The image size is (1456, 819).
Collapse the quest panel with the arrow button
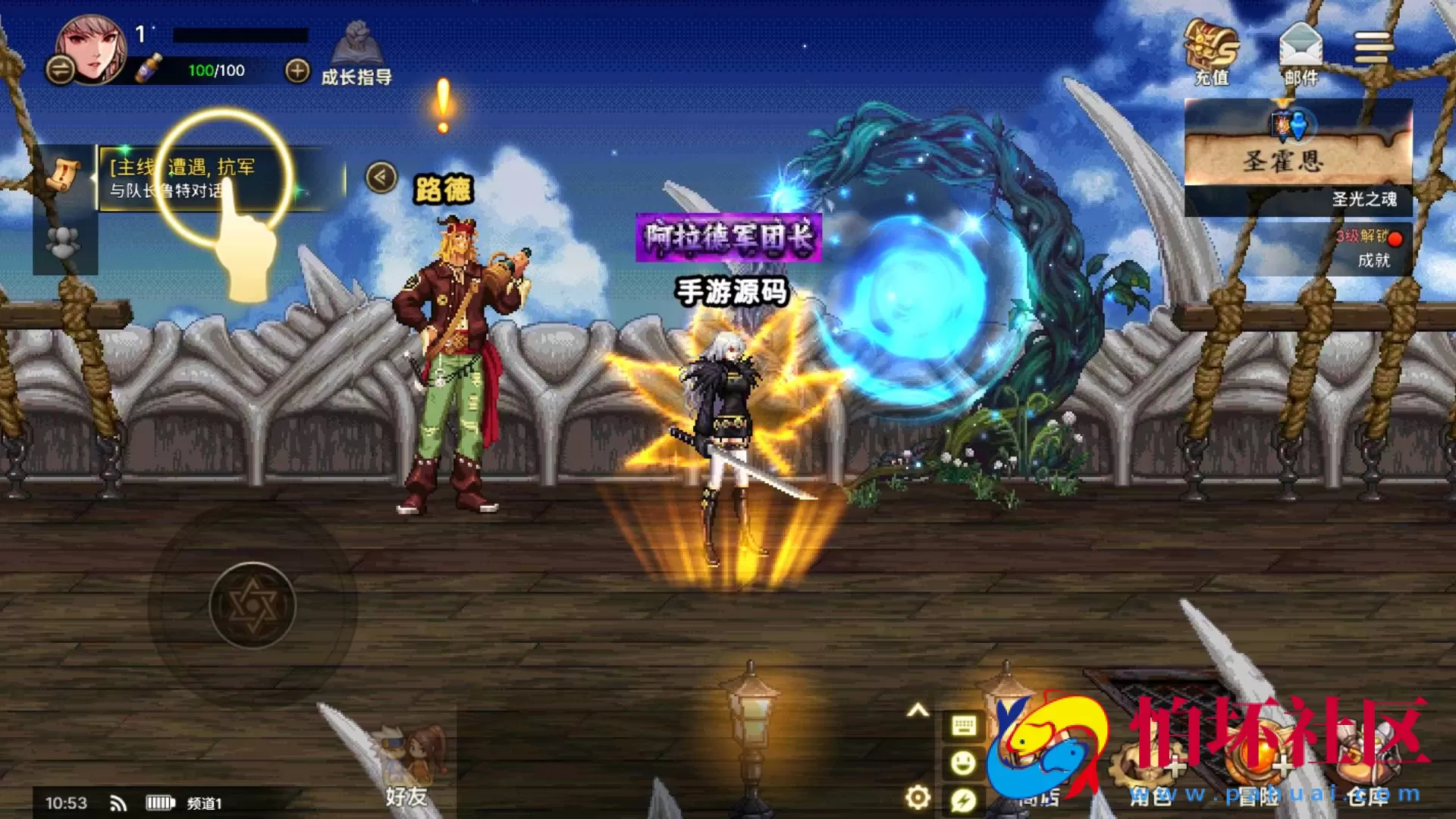(381, 178)
